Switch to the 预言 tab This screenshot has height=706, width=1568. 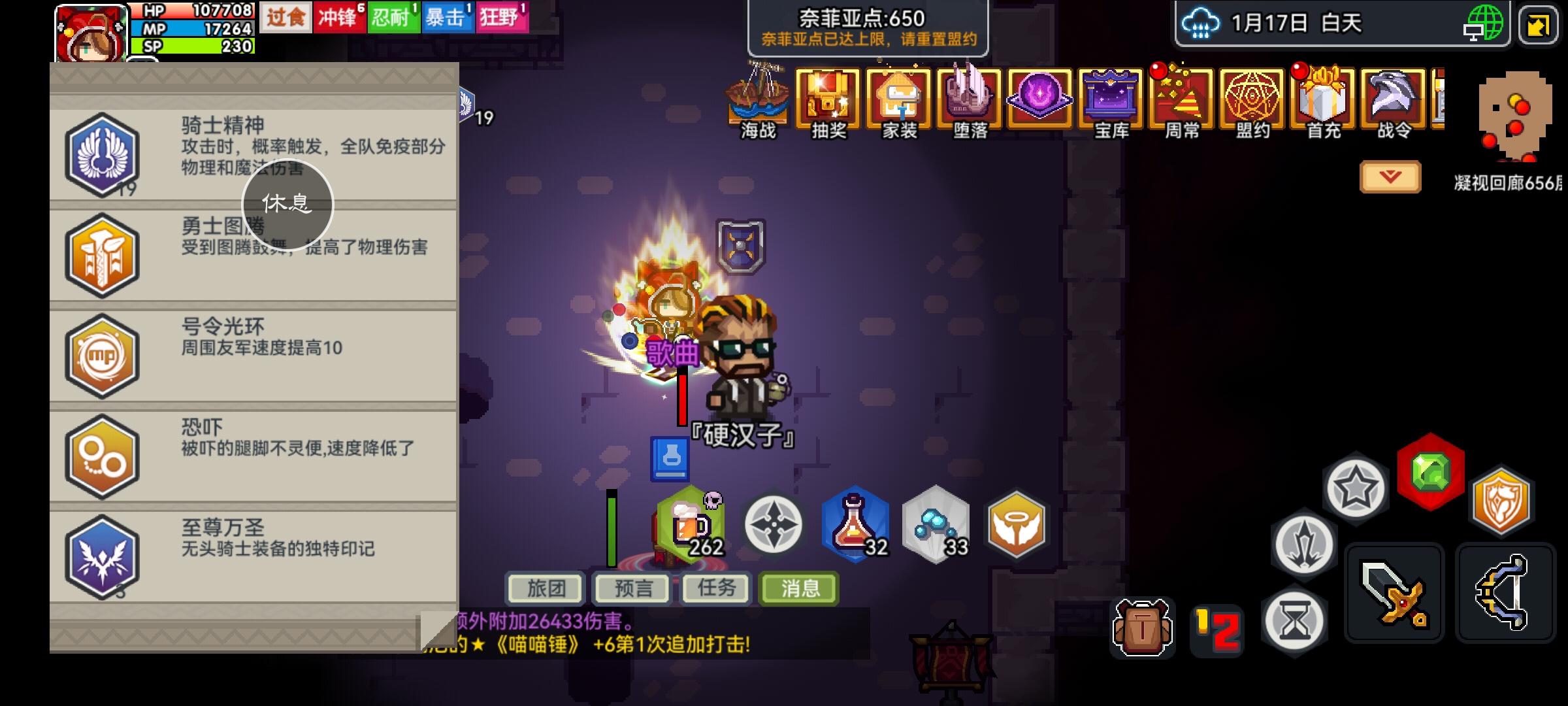coord(632,587)
